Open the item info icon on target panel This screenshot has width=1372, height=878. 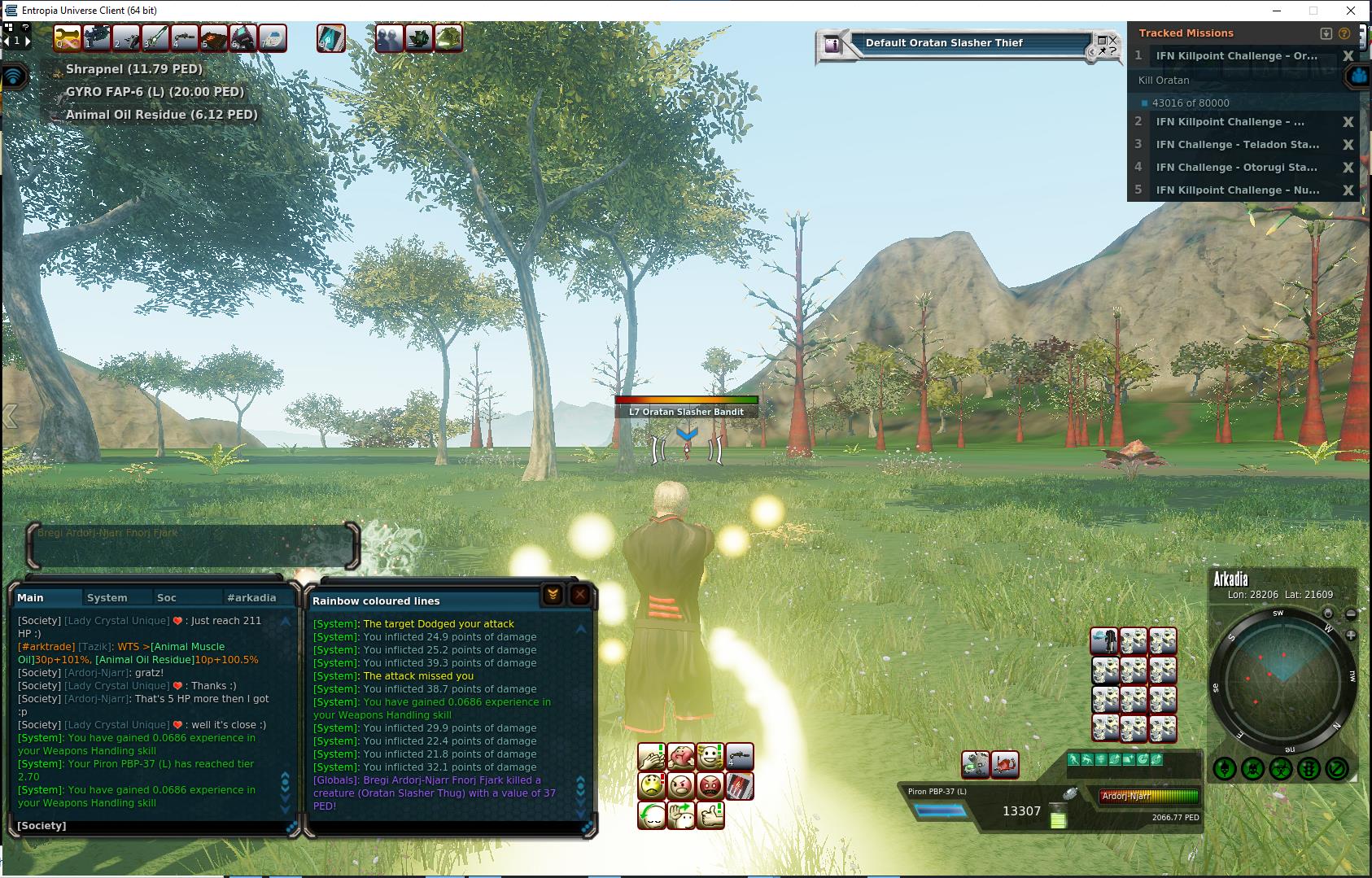(832, 45)
